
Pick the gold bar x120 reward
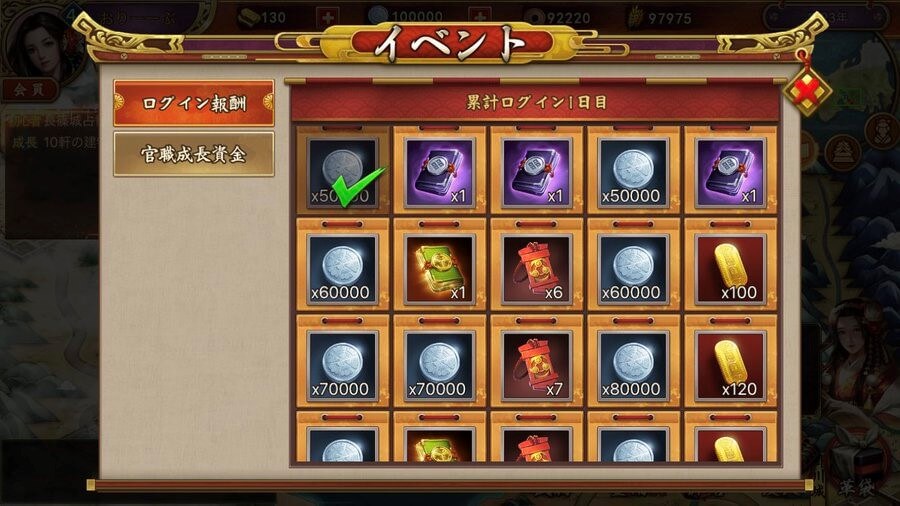point(732,361)
